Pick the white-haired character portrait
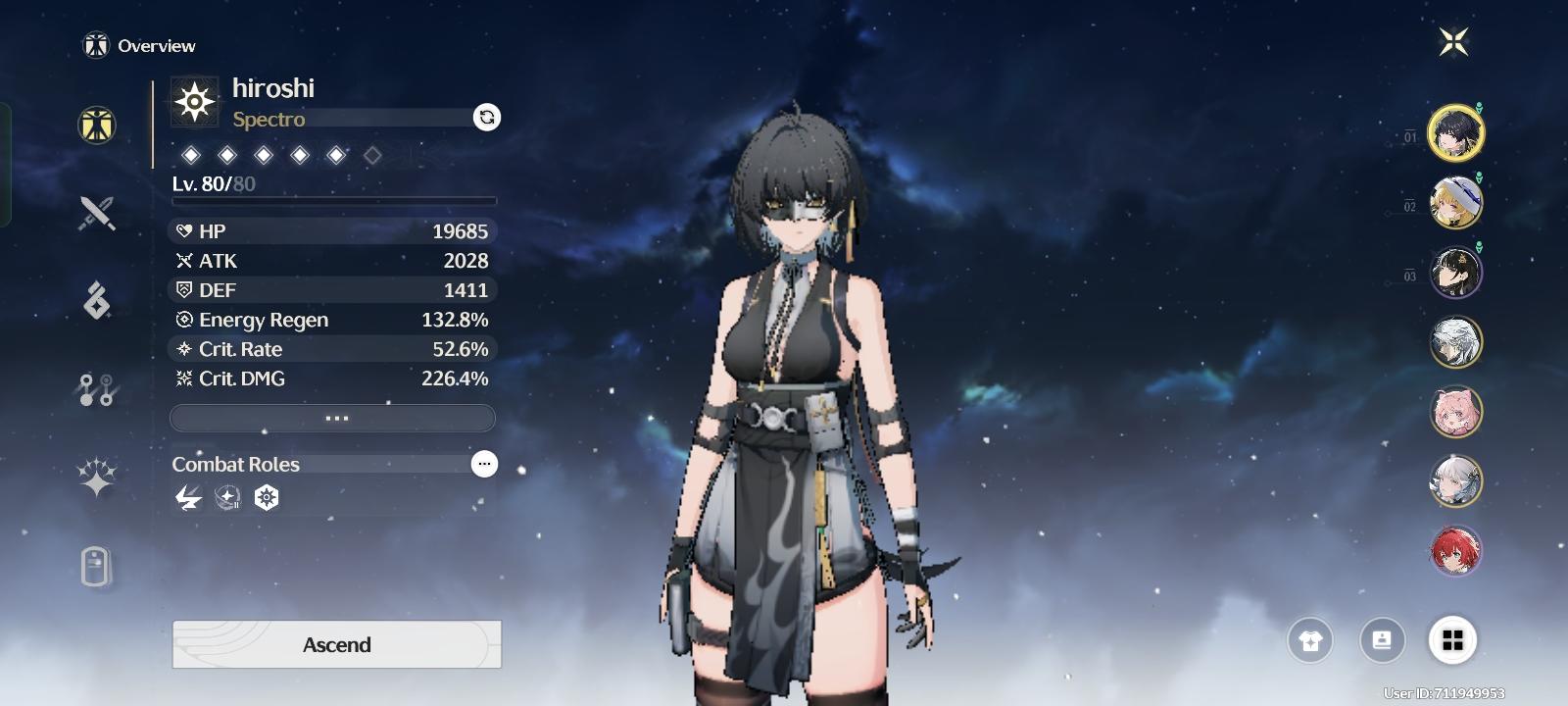The width and height of the screenshot is (1568, 706). [x=1455, y=342]
